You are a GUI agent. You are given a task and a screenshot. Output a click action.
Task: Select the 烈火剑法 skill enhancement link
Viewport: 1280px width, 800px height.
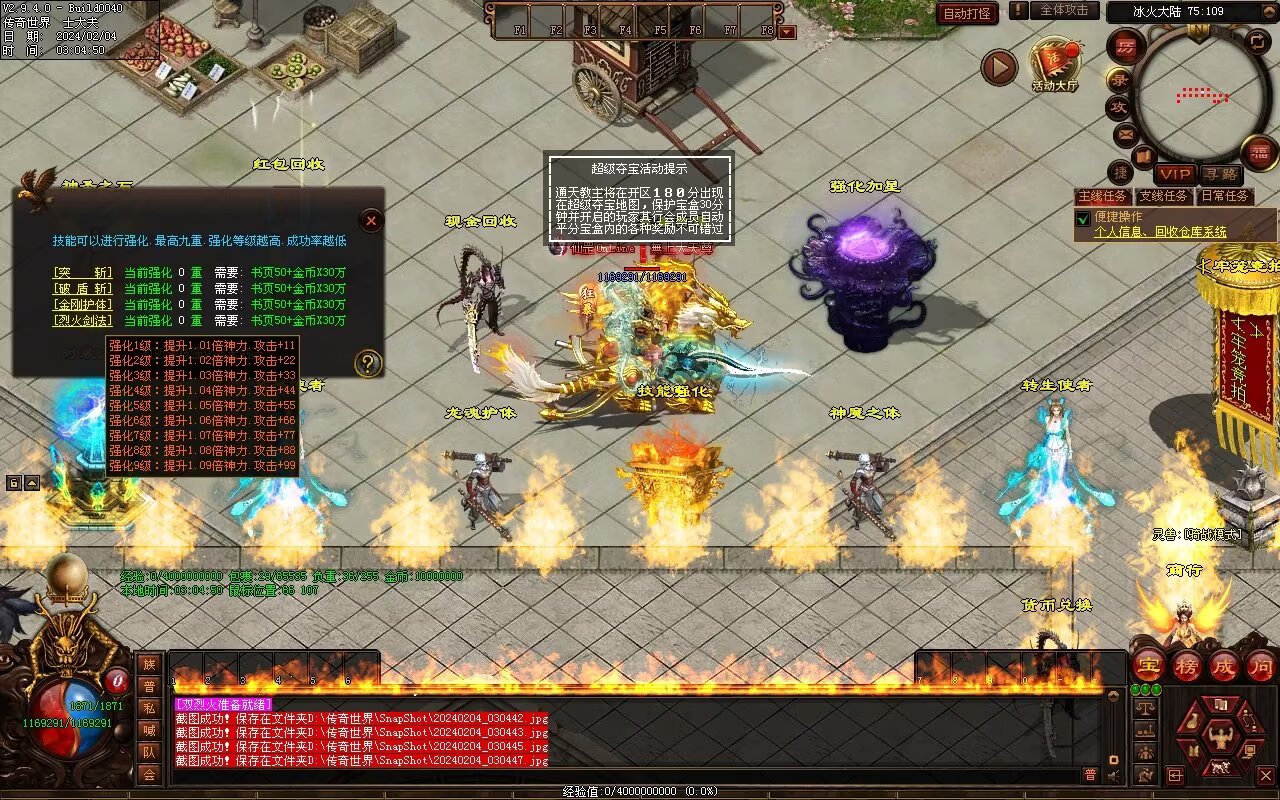[83, 321]
